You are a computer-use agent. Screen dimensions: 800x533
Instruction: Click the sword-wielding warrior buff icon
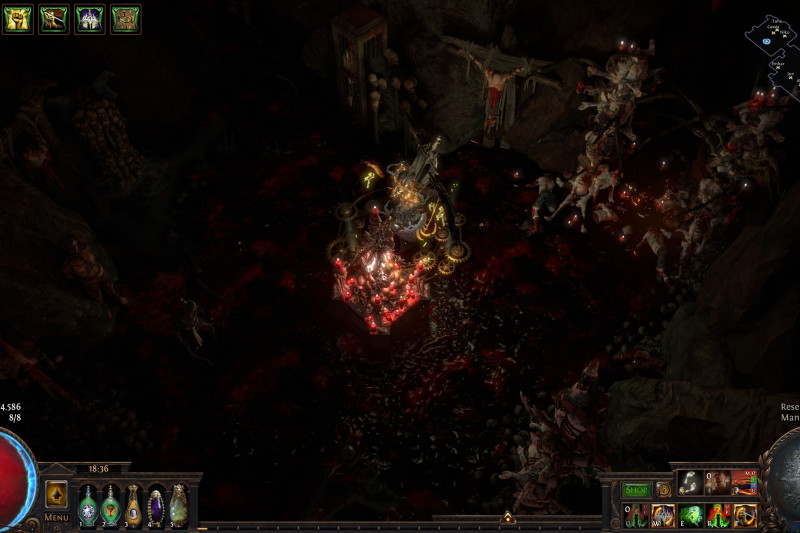tap(53, 19)
